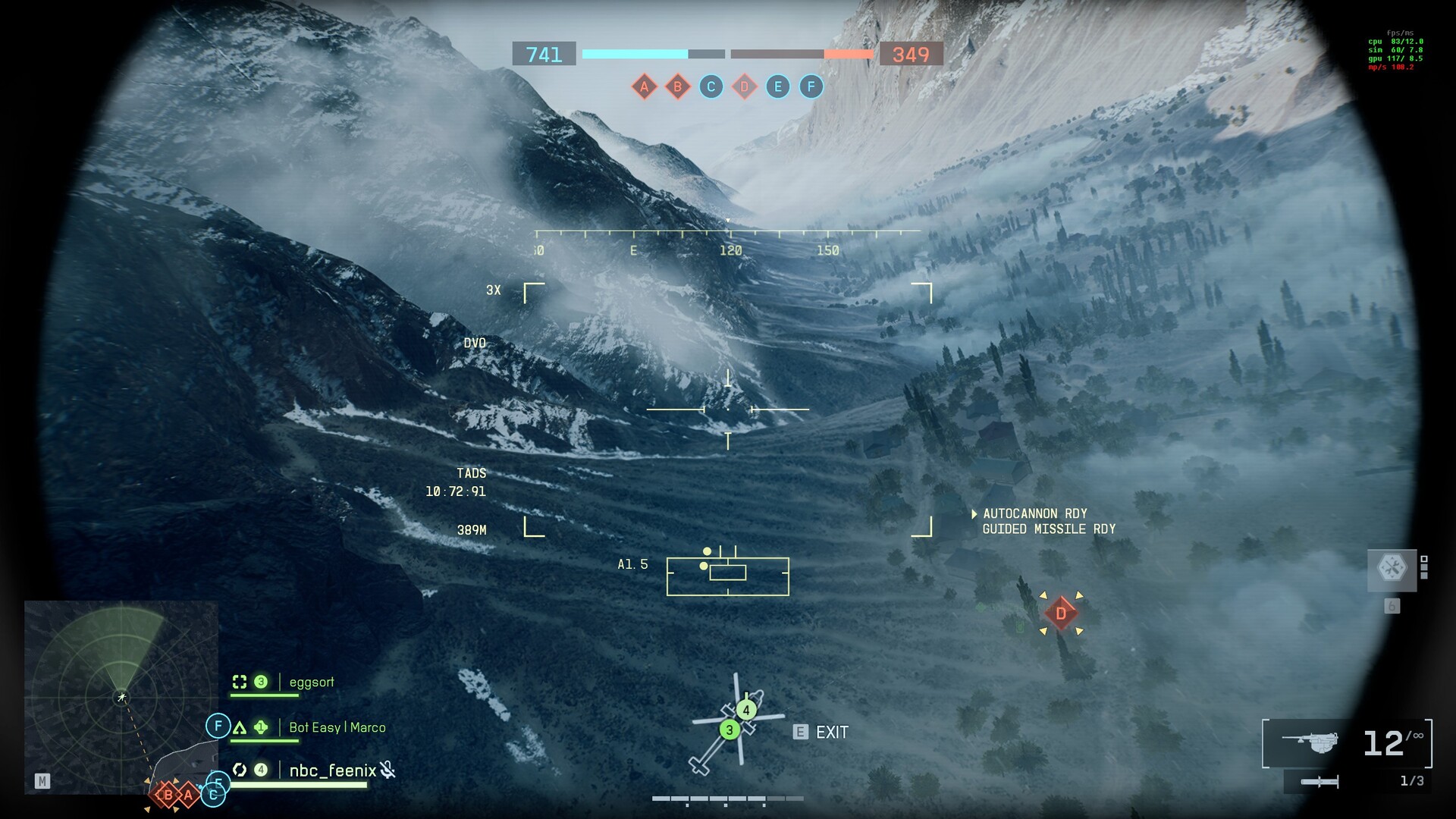Select squad member Bot Easy | Marco
This screenshot has height=819, width=1456.
[x=337, y=728]
